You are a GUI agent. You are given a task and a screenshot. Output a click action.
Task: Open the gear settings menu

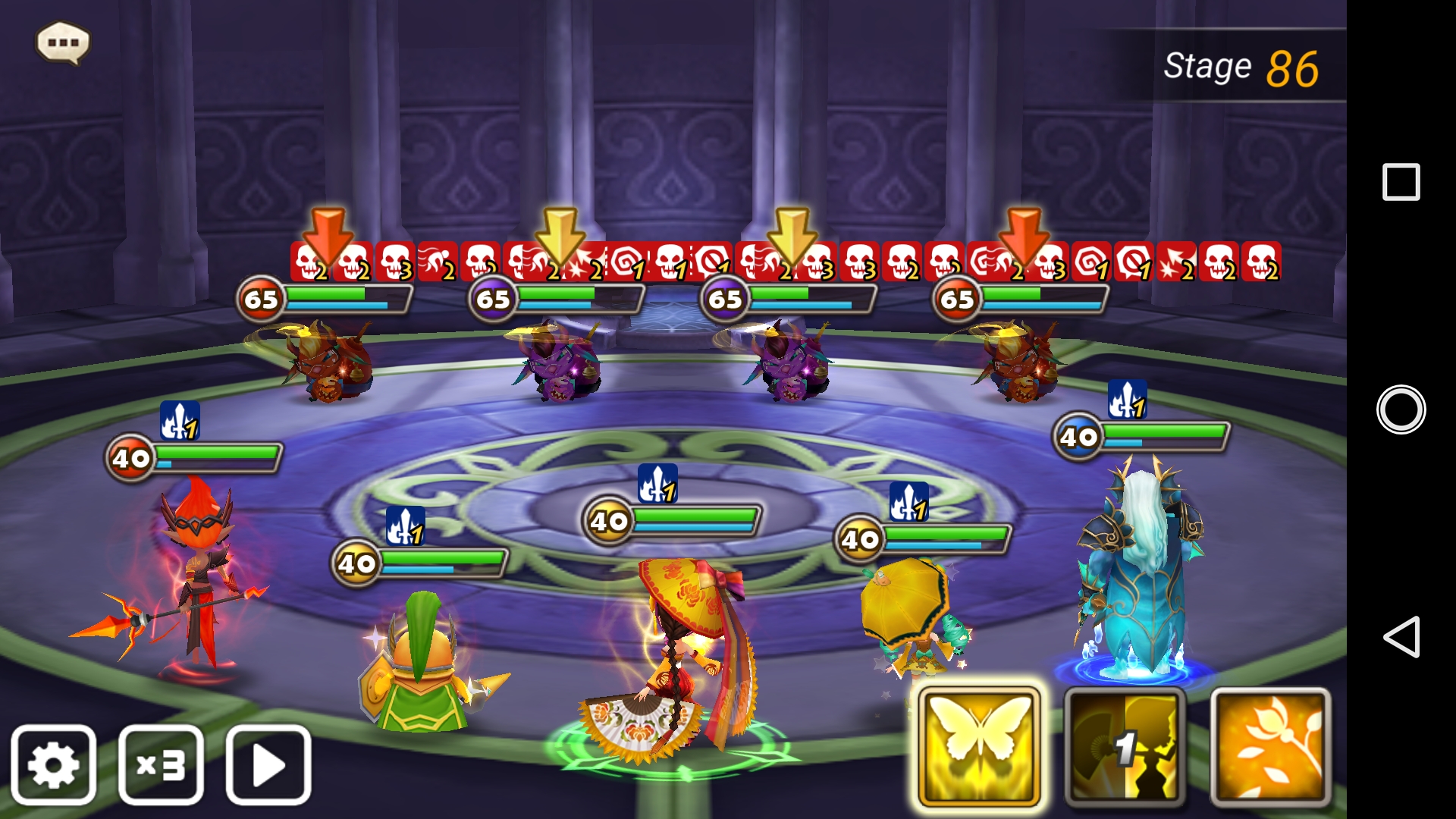pos(54,764)
